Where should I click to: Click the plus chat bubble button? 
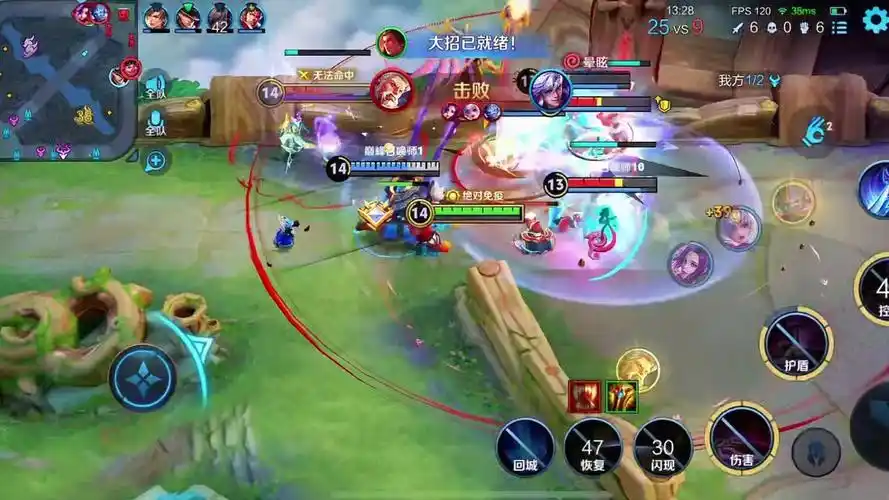155,160
